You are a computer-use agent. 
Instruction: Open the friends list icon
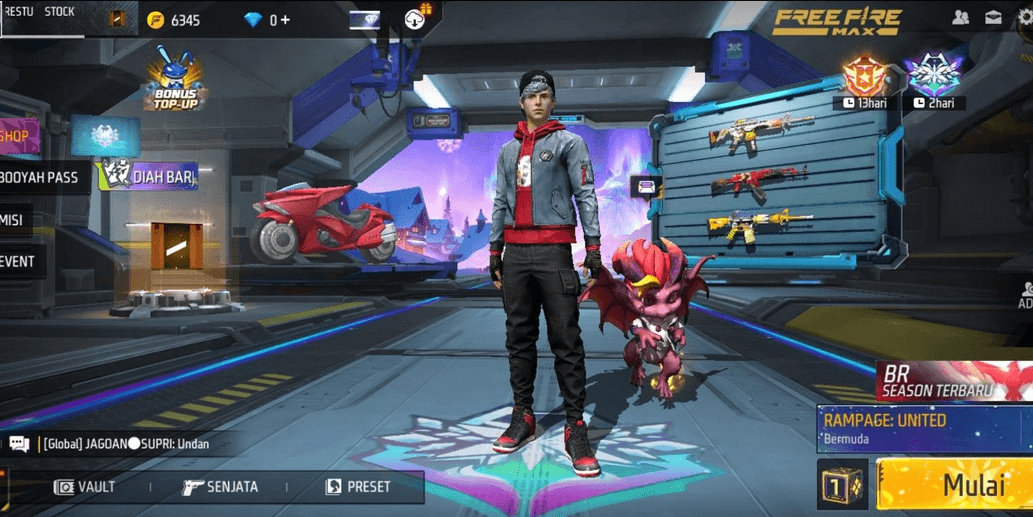click(x=960, y=18)
